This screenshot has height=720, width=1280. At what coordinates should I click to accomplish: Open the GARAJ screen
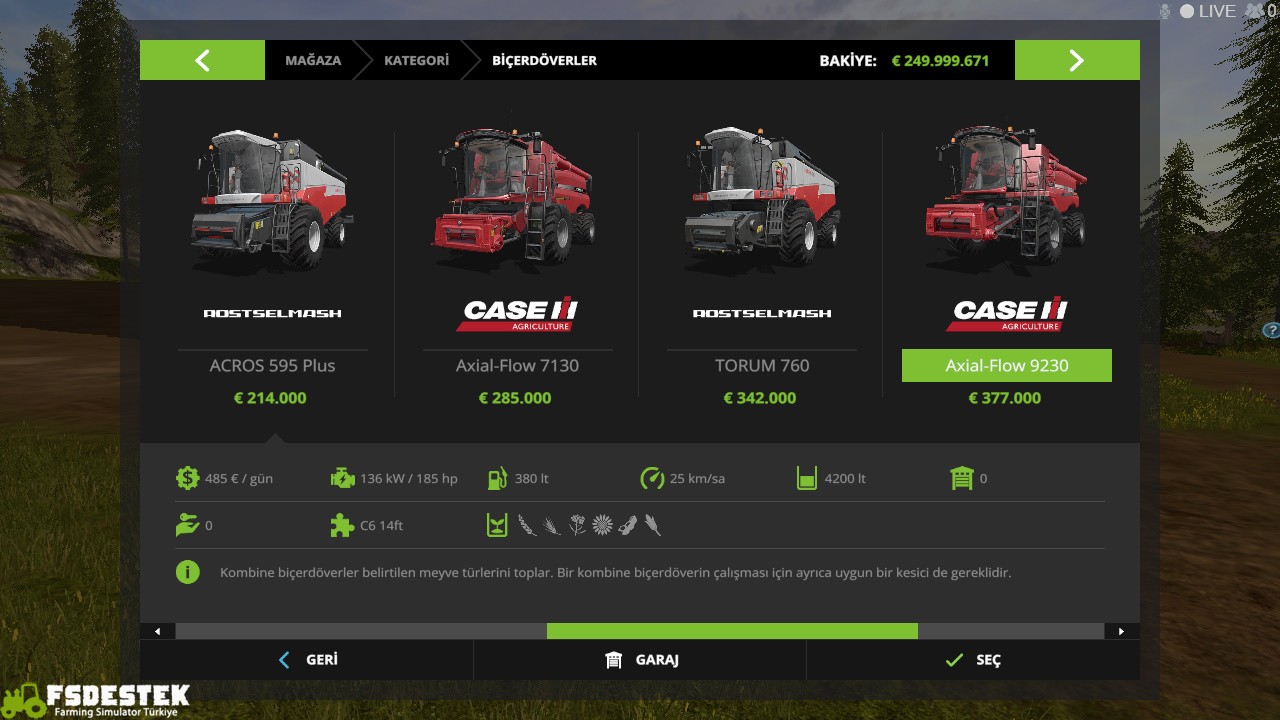(639, 660)
